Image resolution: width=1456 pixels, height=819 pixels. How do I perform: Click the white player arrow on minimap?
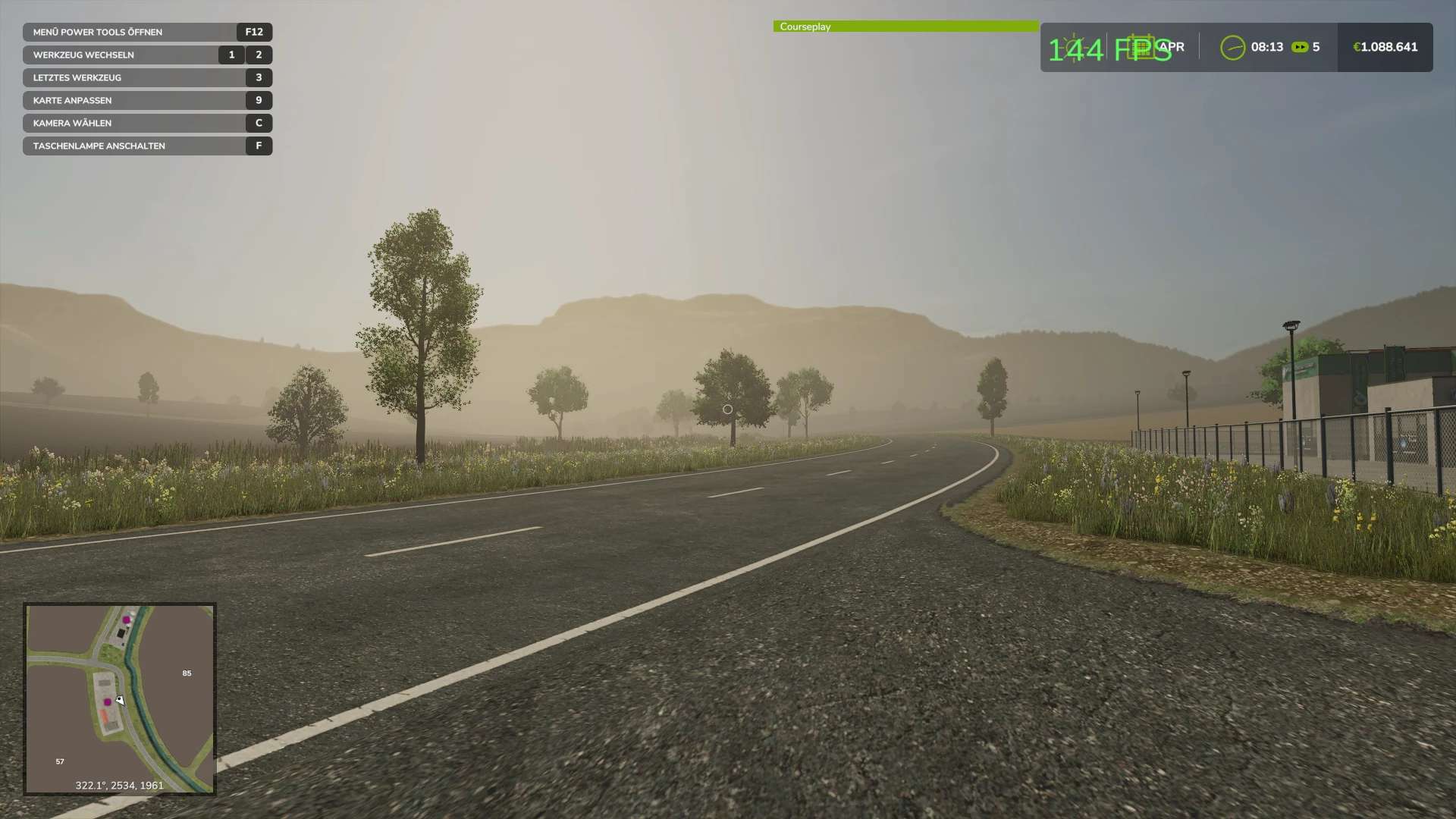(x=120, y=701)
